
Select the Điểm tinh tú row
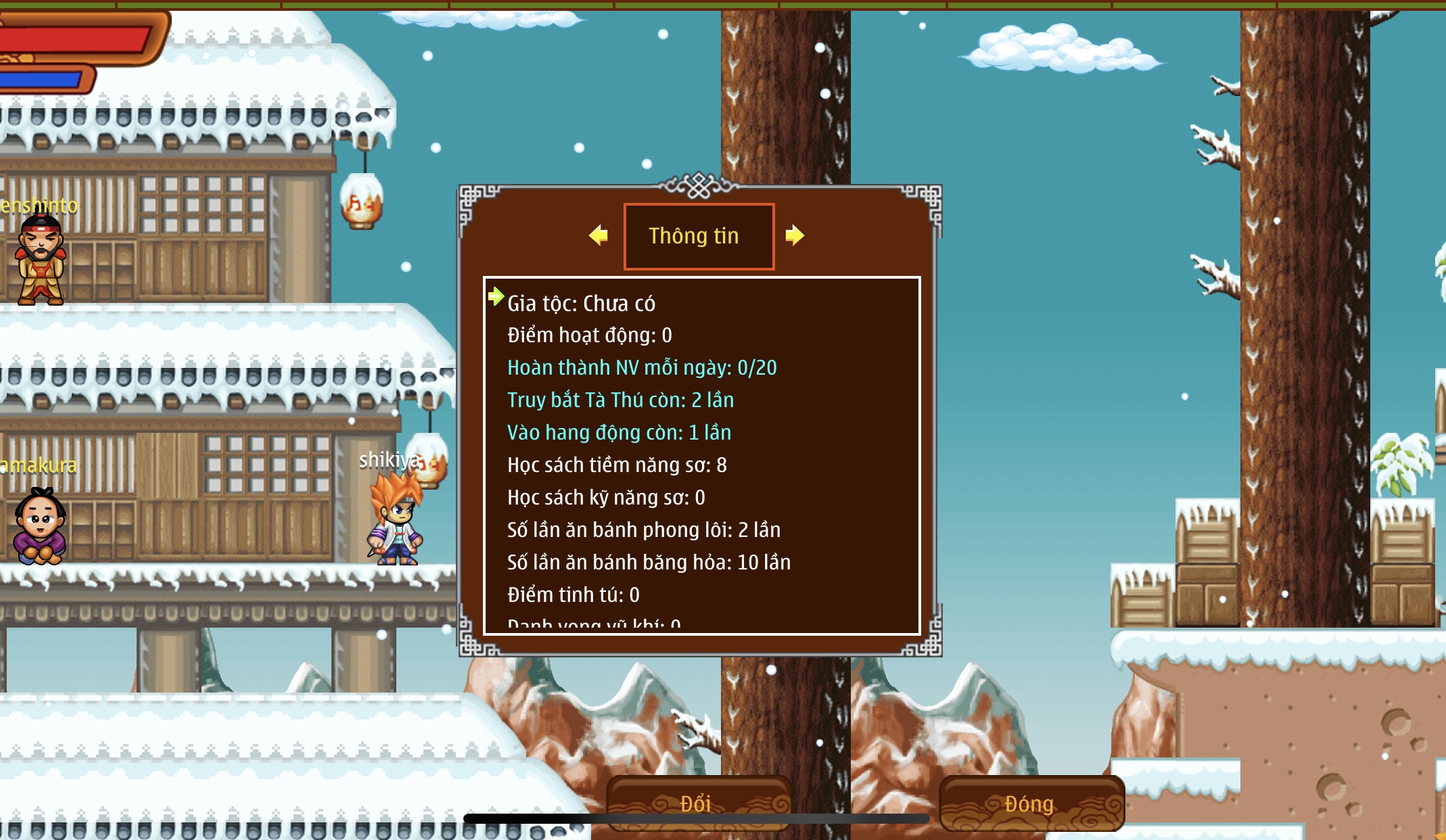coord(573,595)
